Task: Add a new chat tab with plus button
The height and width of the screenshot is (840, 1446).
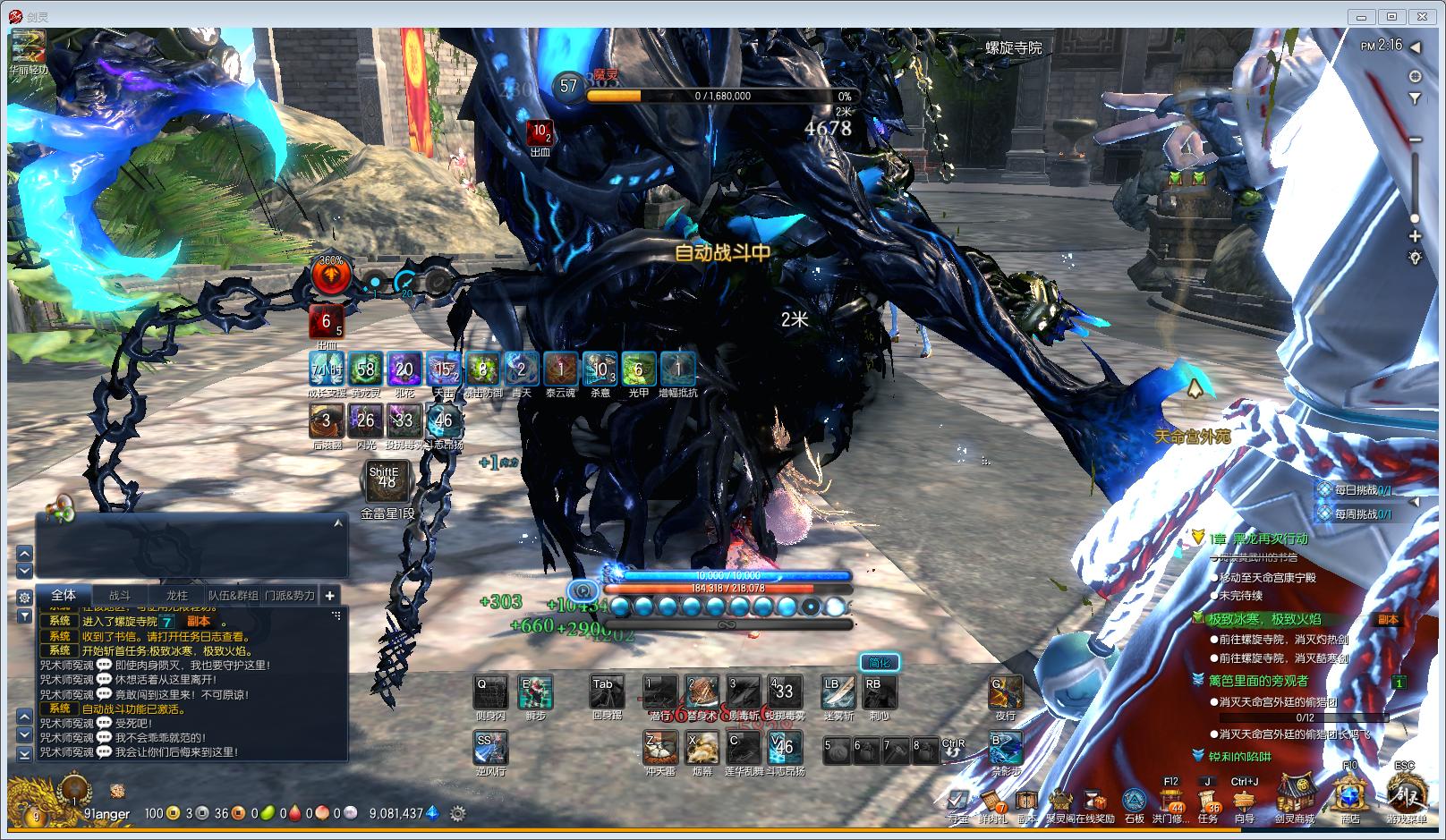Action: (330, 596)
